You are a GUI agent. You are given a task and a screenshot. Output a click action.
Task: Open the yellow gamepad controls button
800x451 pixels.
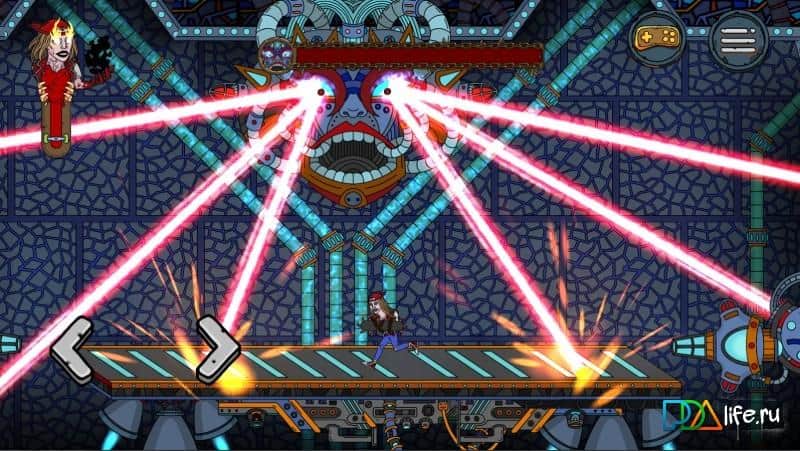658,39
